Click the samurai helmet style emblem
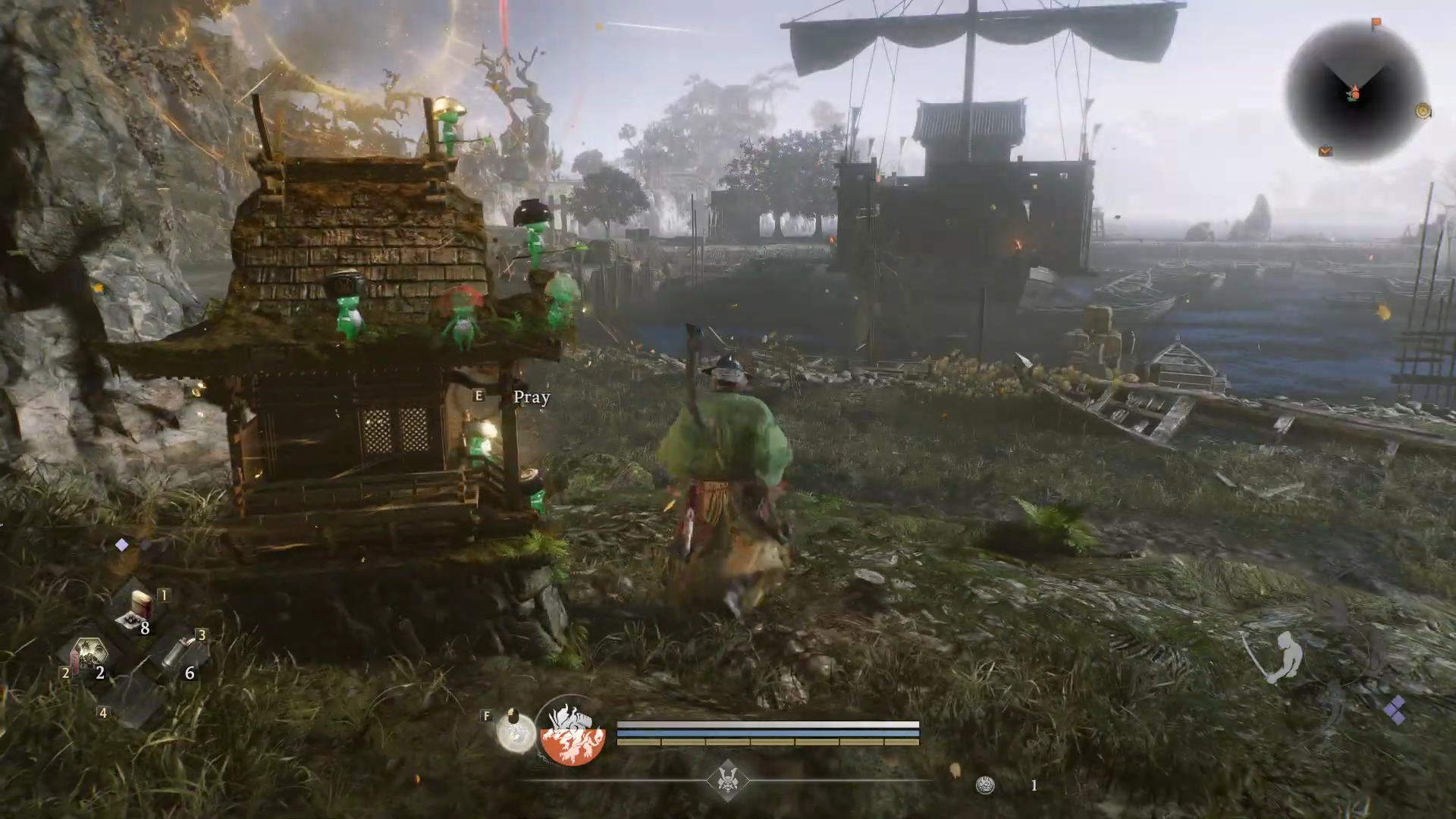 [x=727, y=780]
